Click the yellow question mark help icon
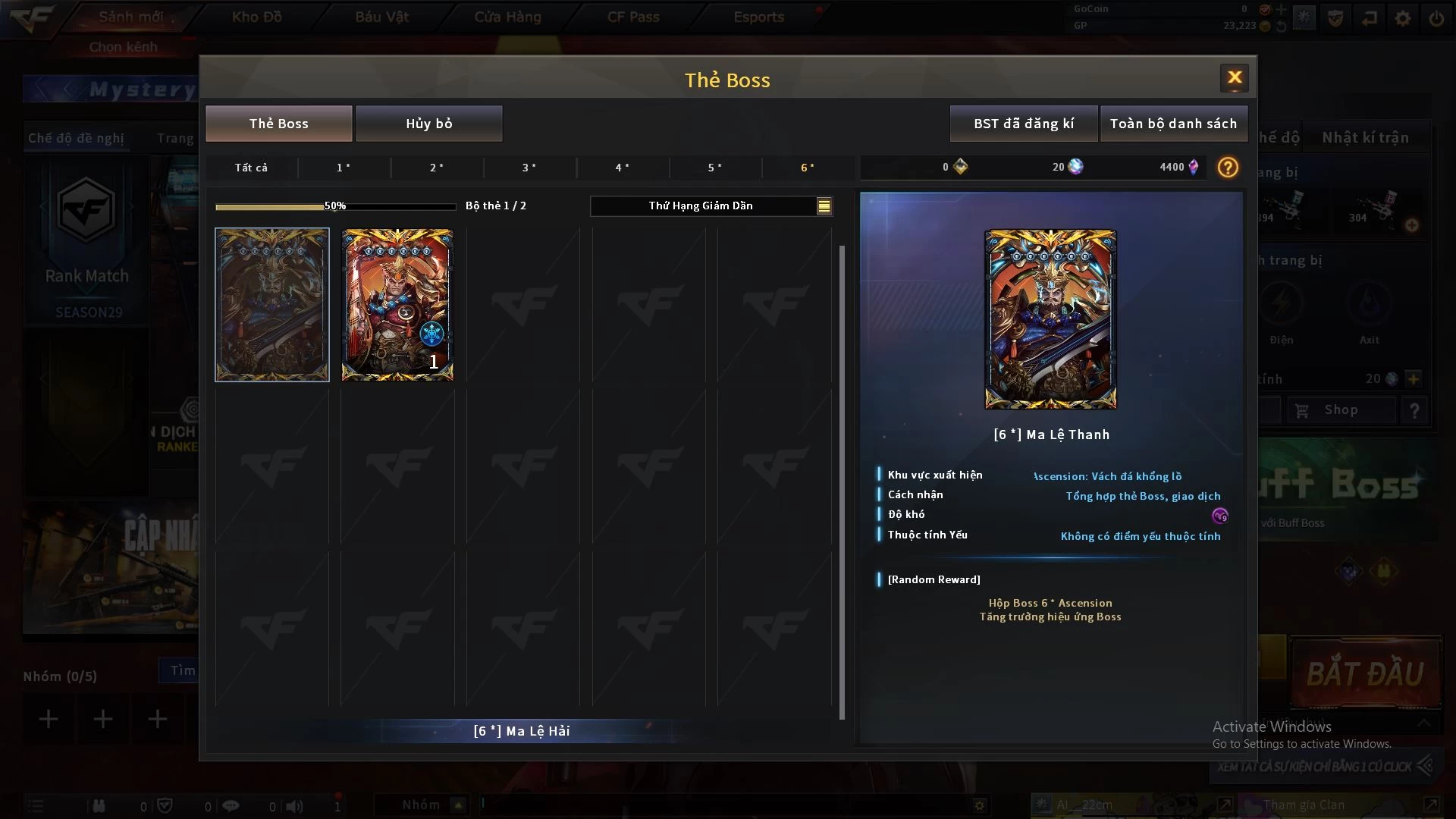The width and height of the screenshot is (1456, 819). point(1228,168)
